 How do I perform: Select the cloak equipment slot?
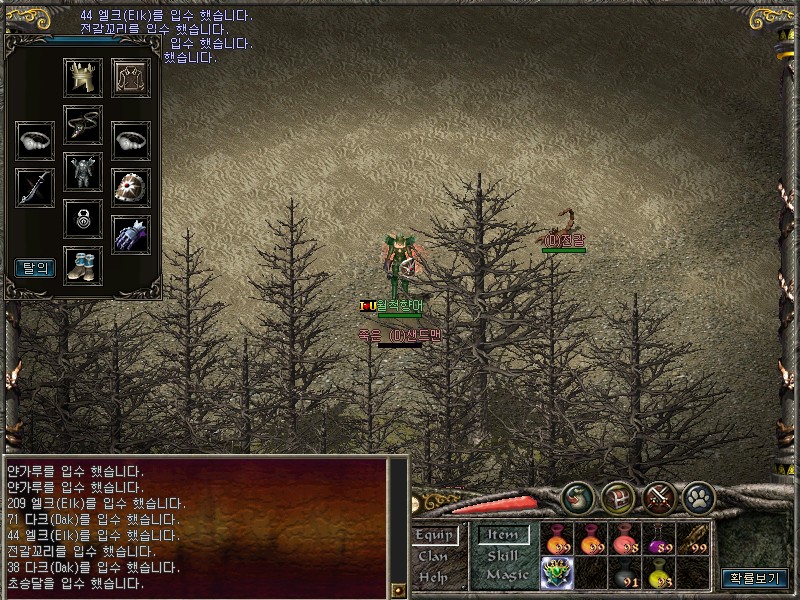pos(130,78)
